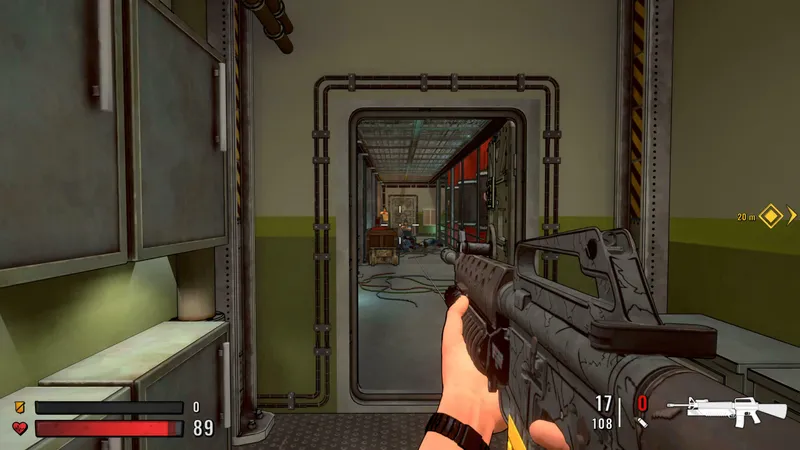Click the yellow diamond objective waypoint marker
This screenshot has height=450, width=800.
click(770, 215)
